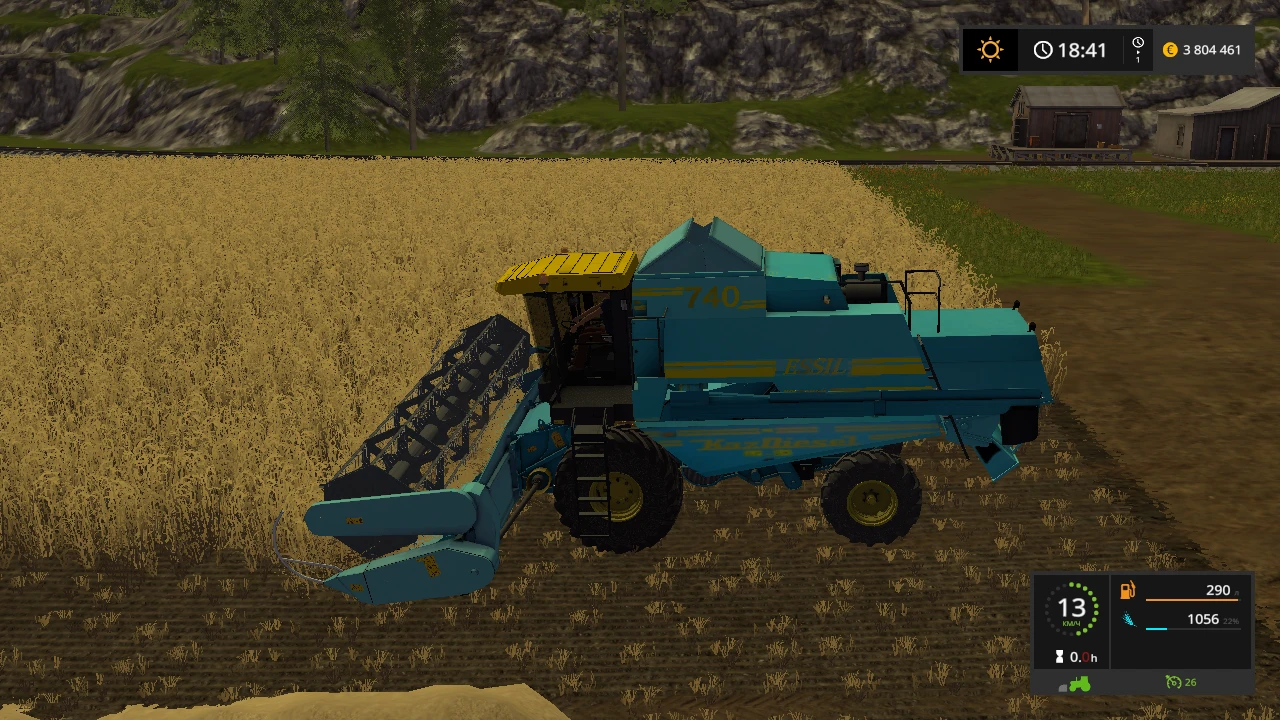Expand the time acceleration arrow showing 1
The image size is (1280, 720).
tap(1138, 56)
